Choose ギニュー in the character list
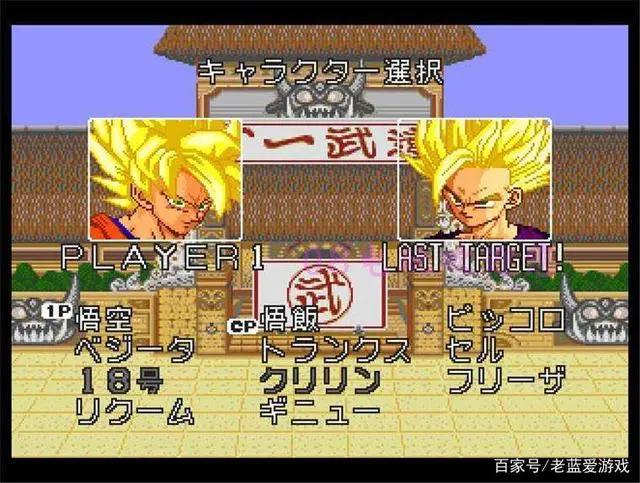640x483 pixels. click(320, 410)
